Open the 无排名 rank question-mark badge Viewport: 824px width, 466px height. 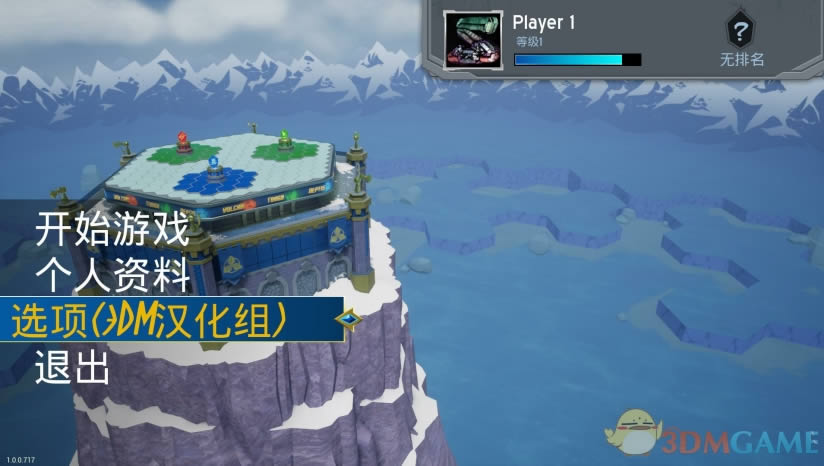(x=742, y=28)
